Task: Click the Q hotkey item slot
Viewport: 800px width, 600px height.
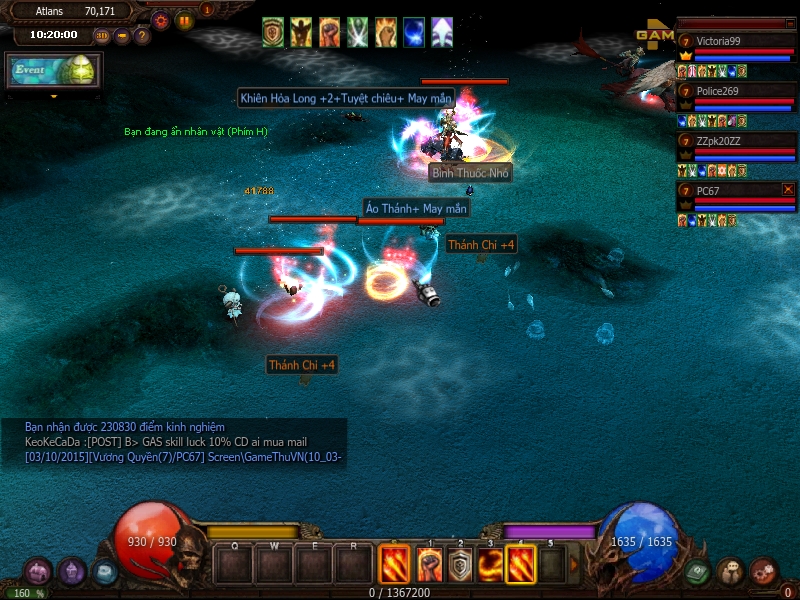Action: point(234,565)
